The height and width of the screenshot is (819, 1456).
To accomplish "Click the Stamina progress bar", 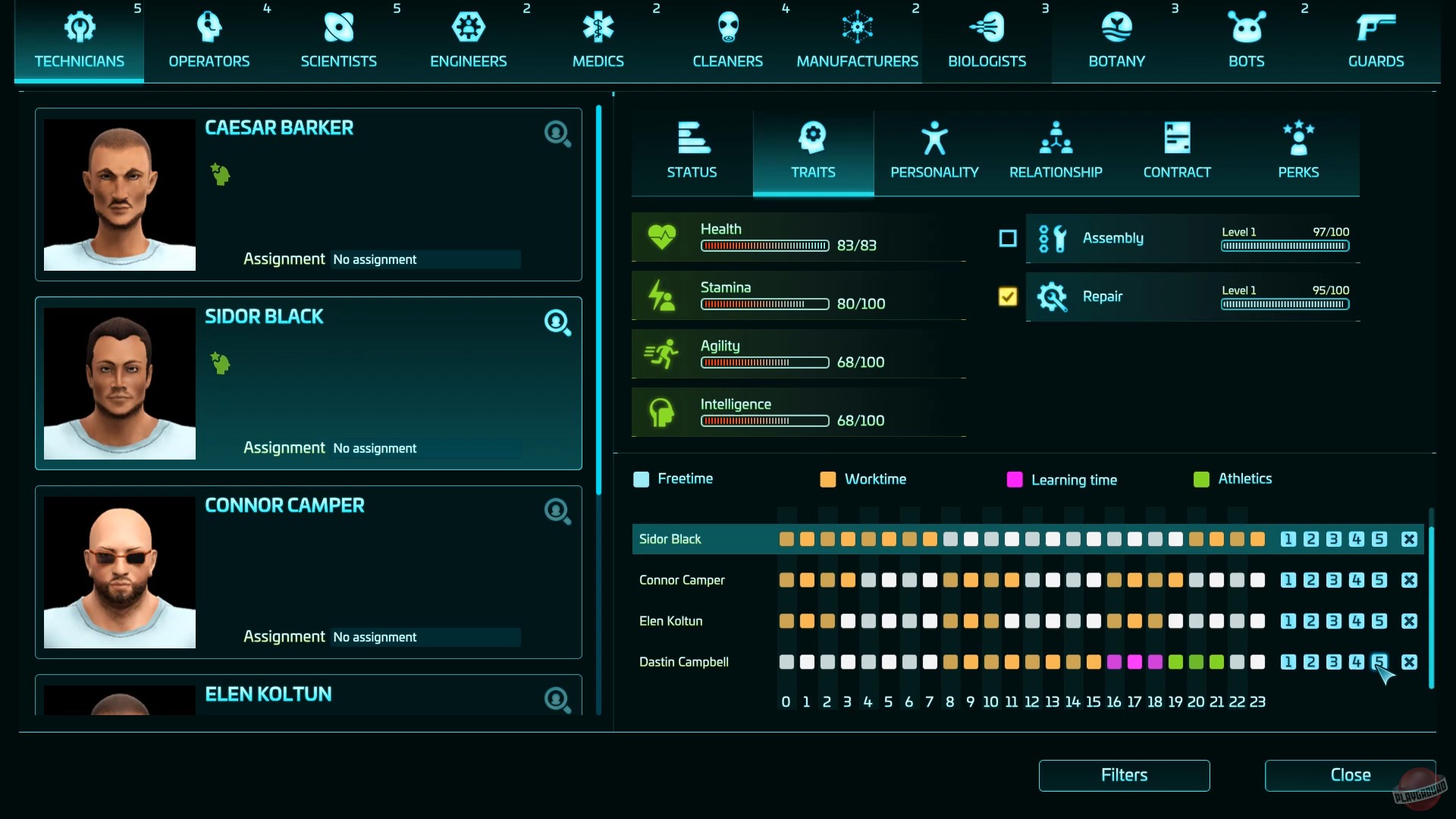I will click(x=764, y=304).
